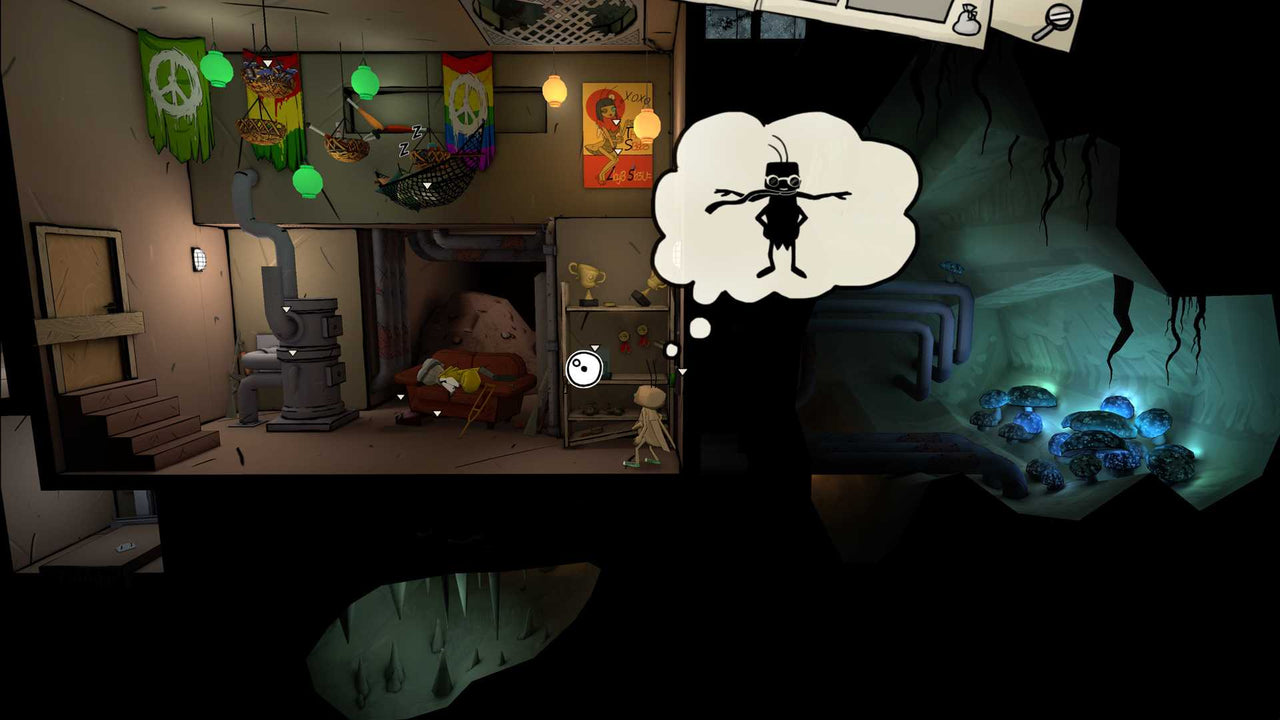Screen dimensions: 1280x720
Task: Toggle the hotspot arrow above the sleeping figure
Action: coord(399,396)
